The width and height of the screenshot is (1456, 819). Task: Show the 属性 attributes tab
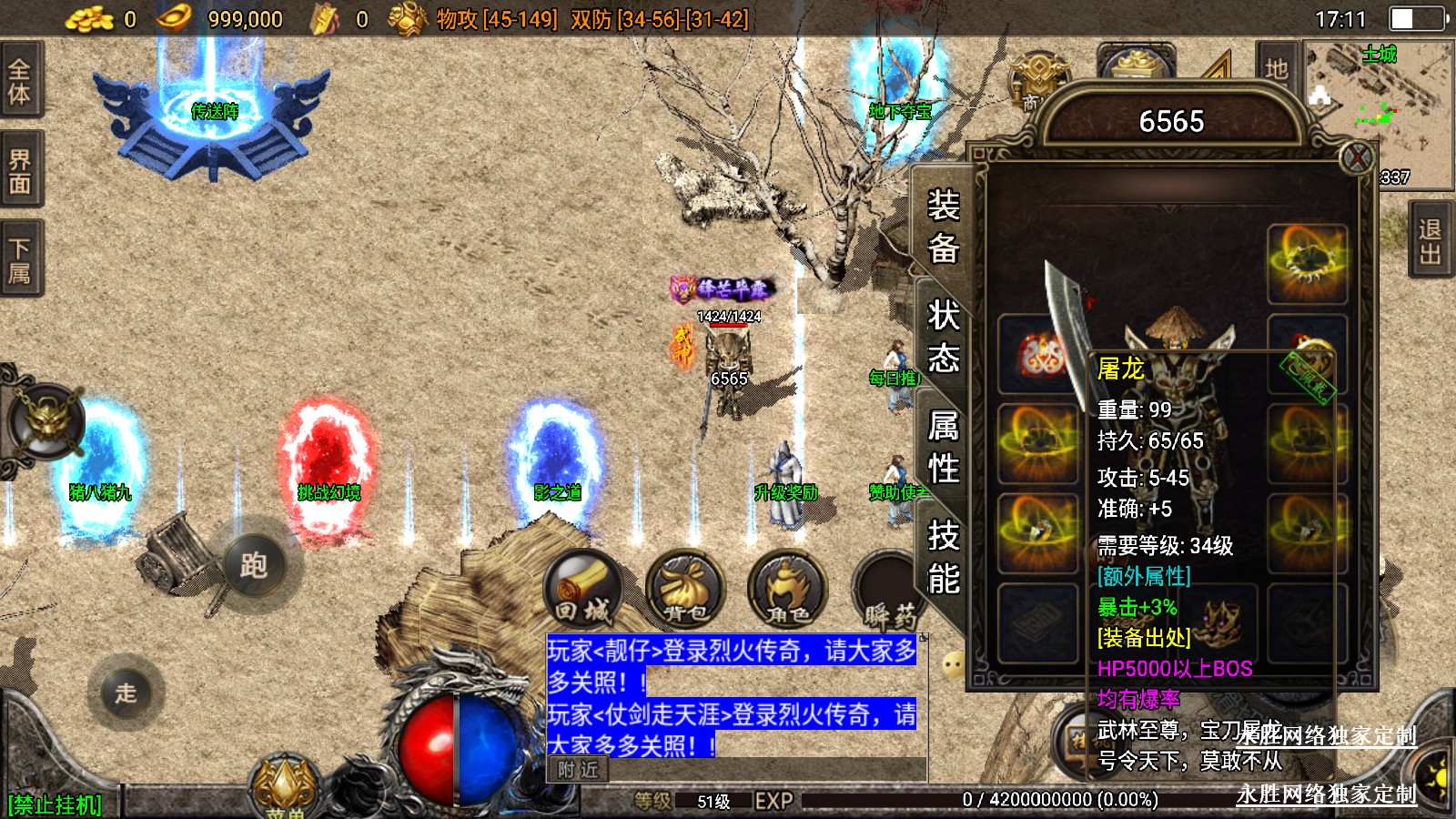click(x=944, y=447)
